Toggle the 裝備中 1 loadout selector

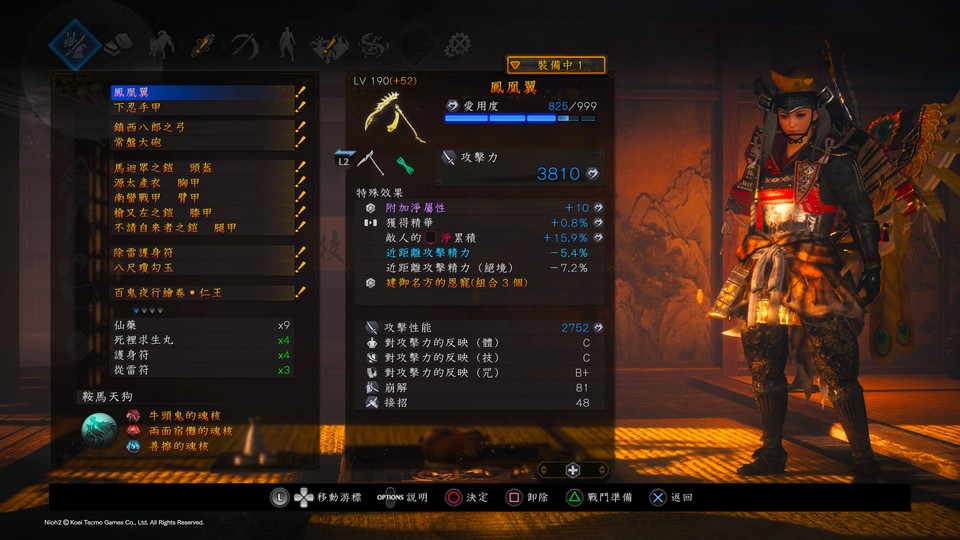click(x=556, y=65)
